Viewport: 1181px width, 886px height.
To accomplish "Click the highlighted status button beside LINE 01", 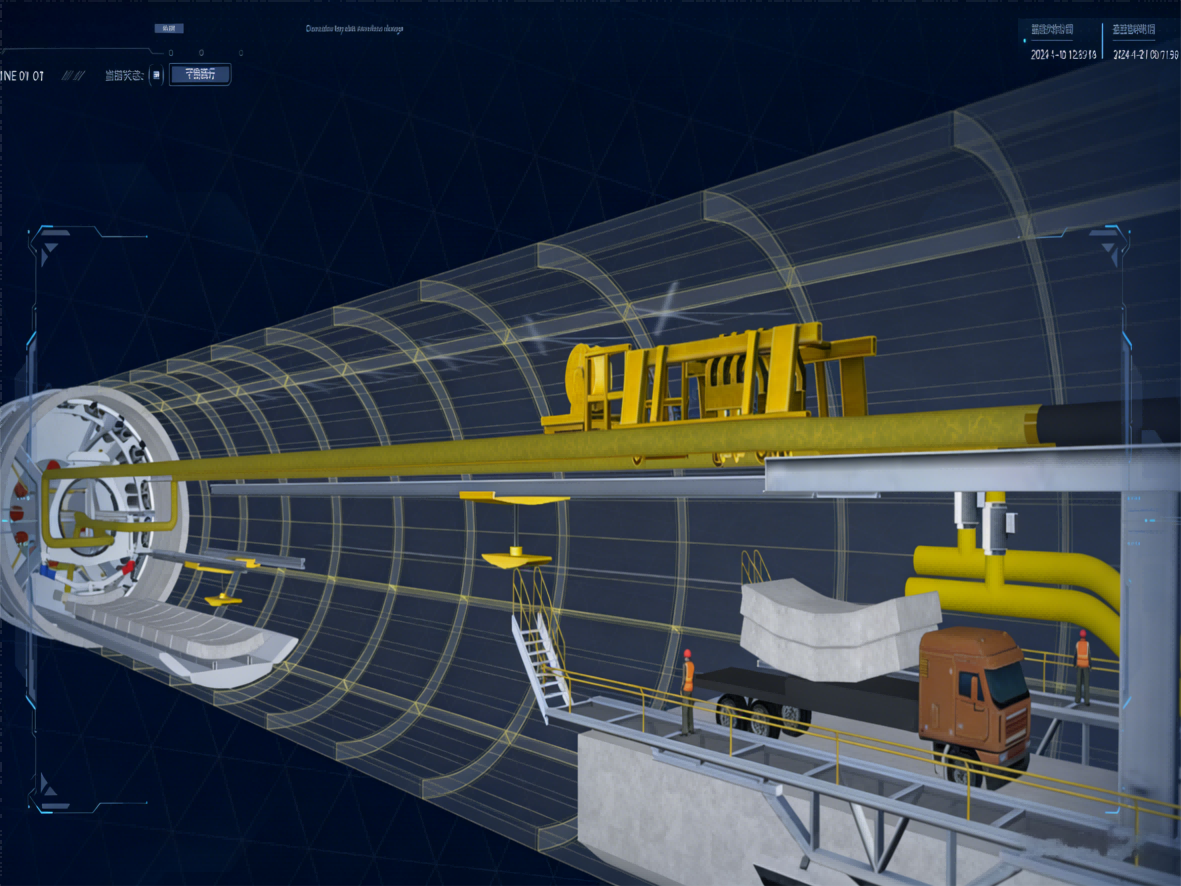I will coord(200,74).
